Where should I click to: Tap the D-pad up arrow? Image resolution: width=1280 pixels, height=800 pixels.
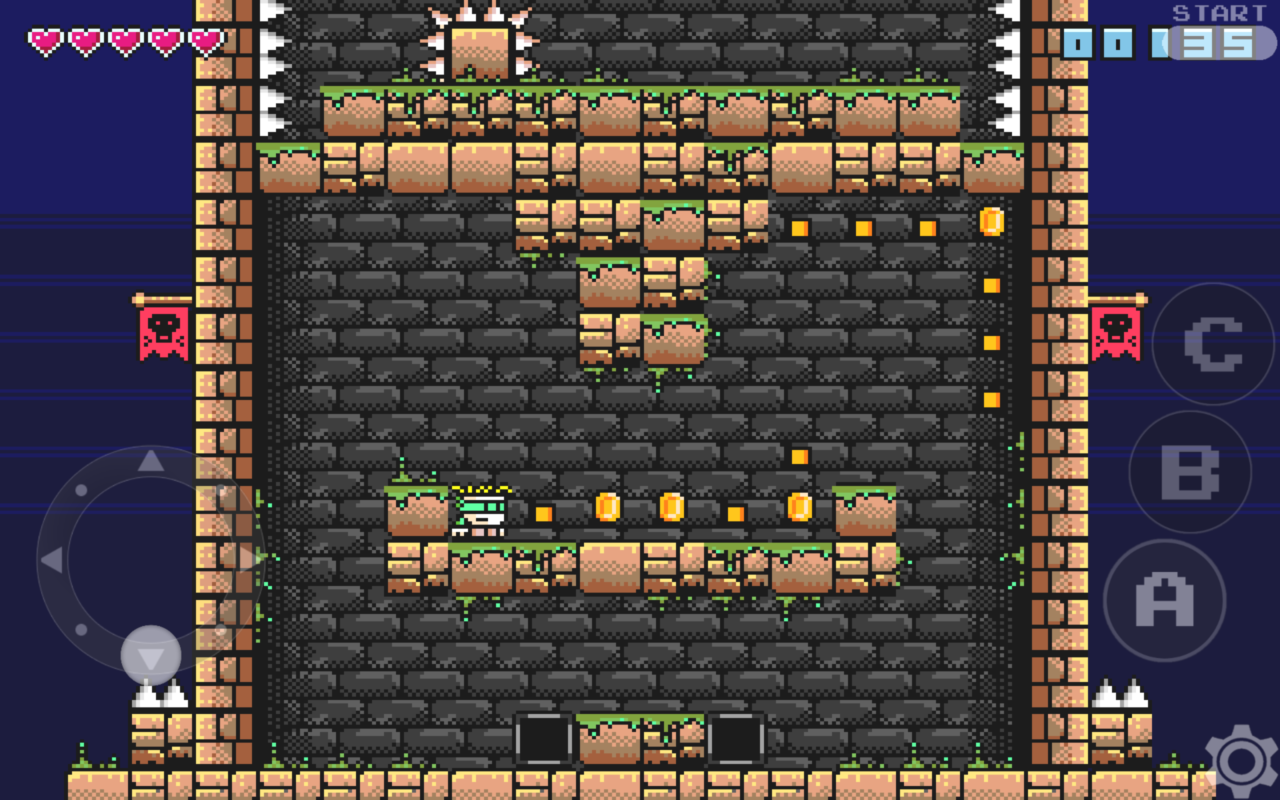[x=150, y=461]
